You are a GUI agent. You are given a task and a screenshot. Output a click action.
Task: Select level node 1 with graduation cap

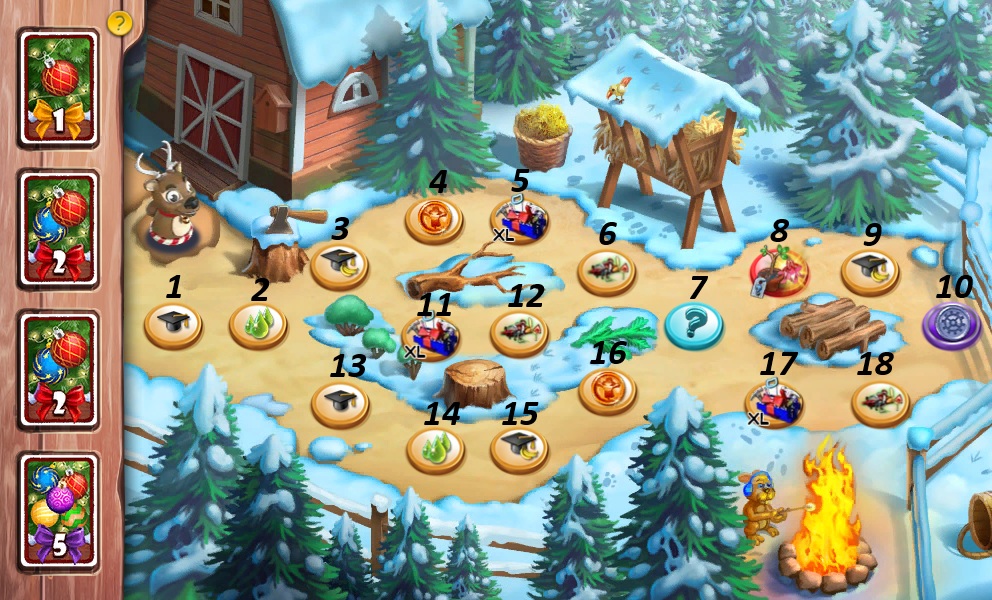pos(173,325)
